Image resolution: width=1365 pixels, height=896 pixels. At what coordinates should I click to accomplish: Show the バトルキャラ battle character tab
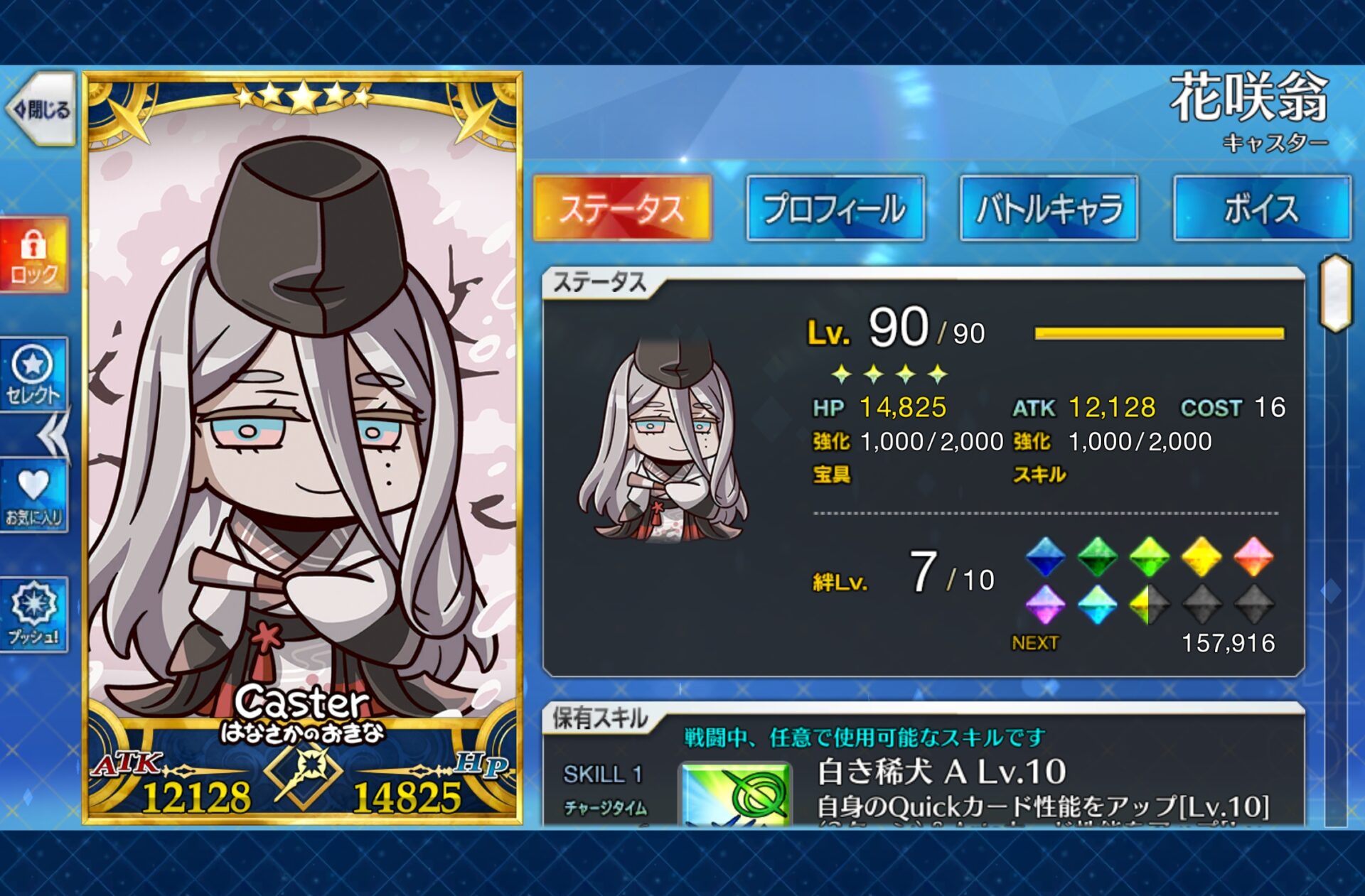tap(1049, 208)
